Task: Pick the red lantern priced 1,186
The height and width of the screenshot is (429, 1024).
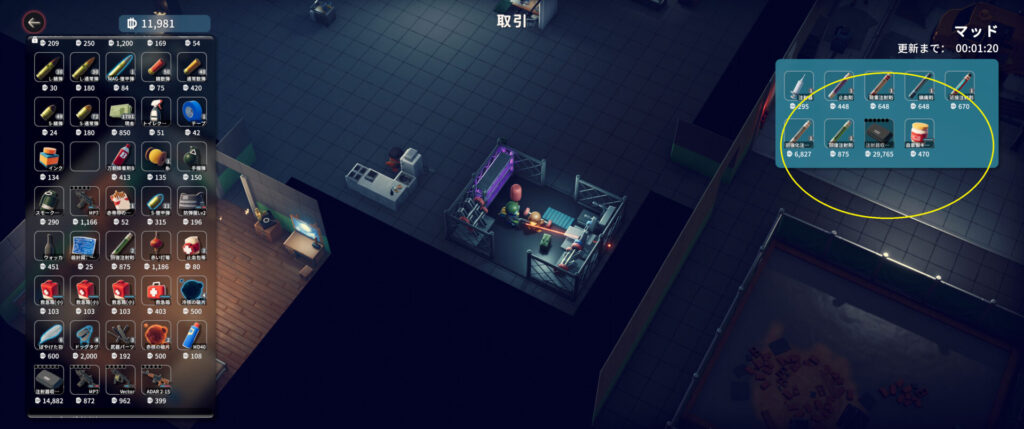Action: pyautogui.click(x=157, y=246)
